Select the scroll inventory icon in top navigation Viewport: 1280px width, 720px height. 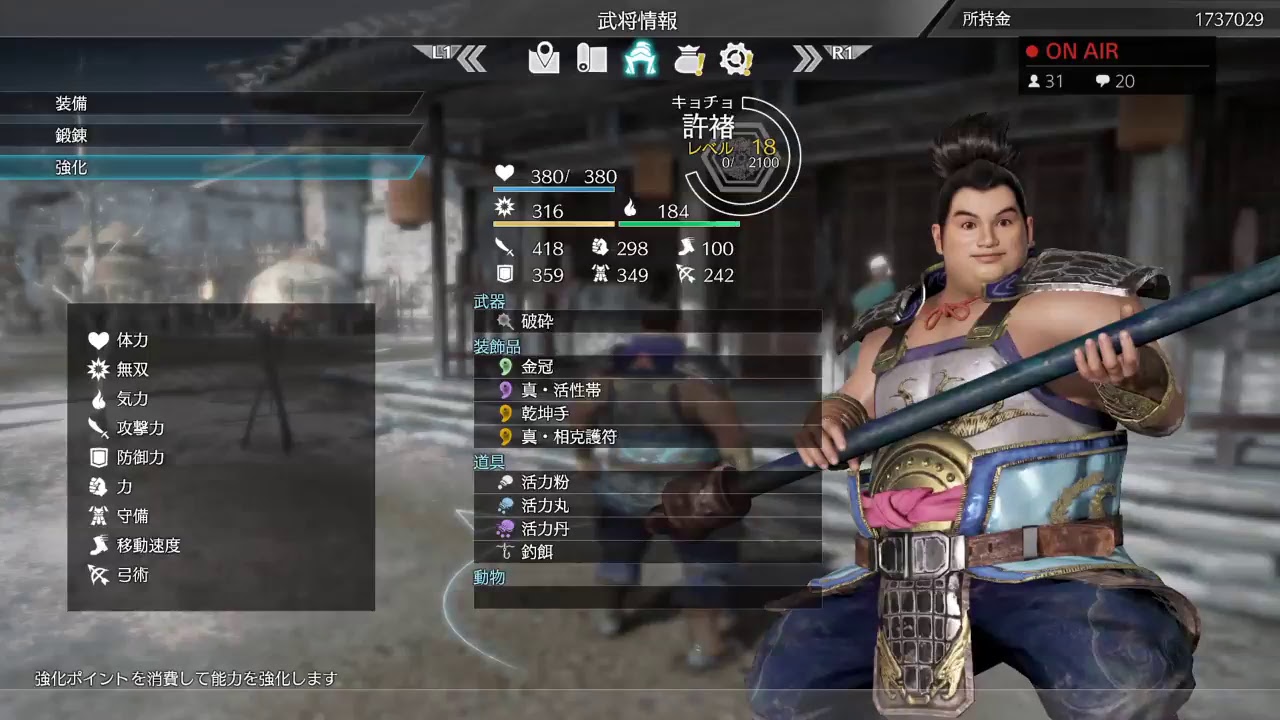tap(591, 60)
